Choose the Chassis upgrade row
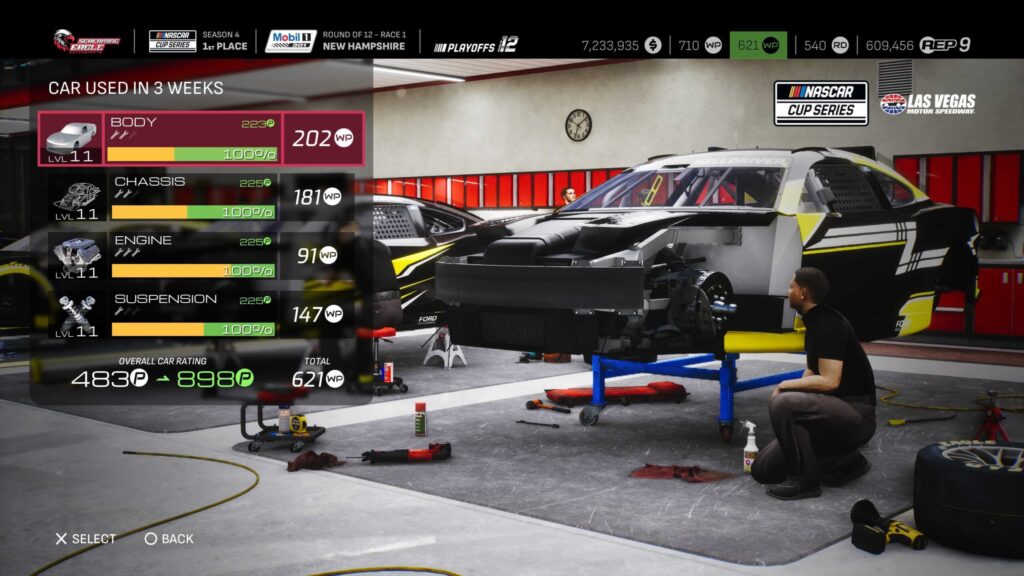 click(190, 197)
